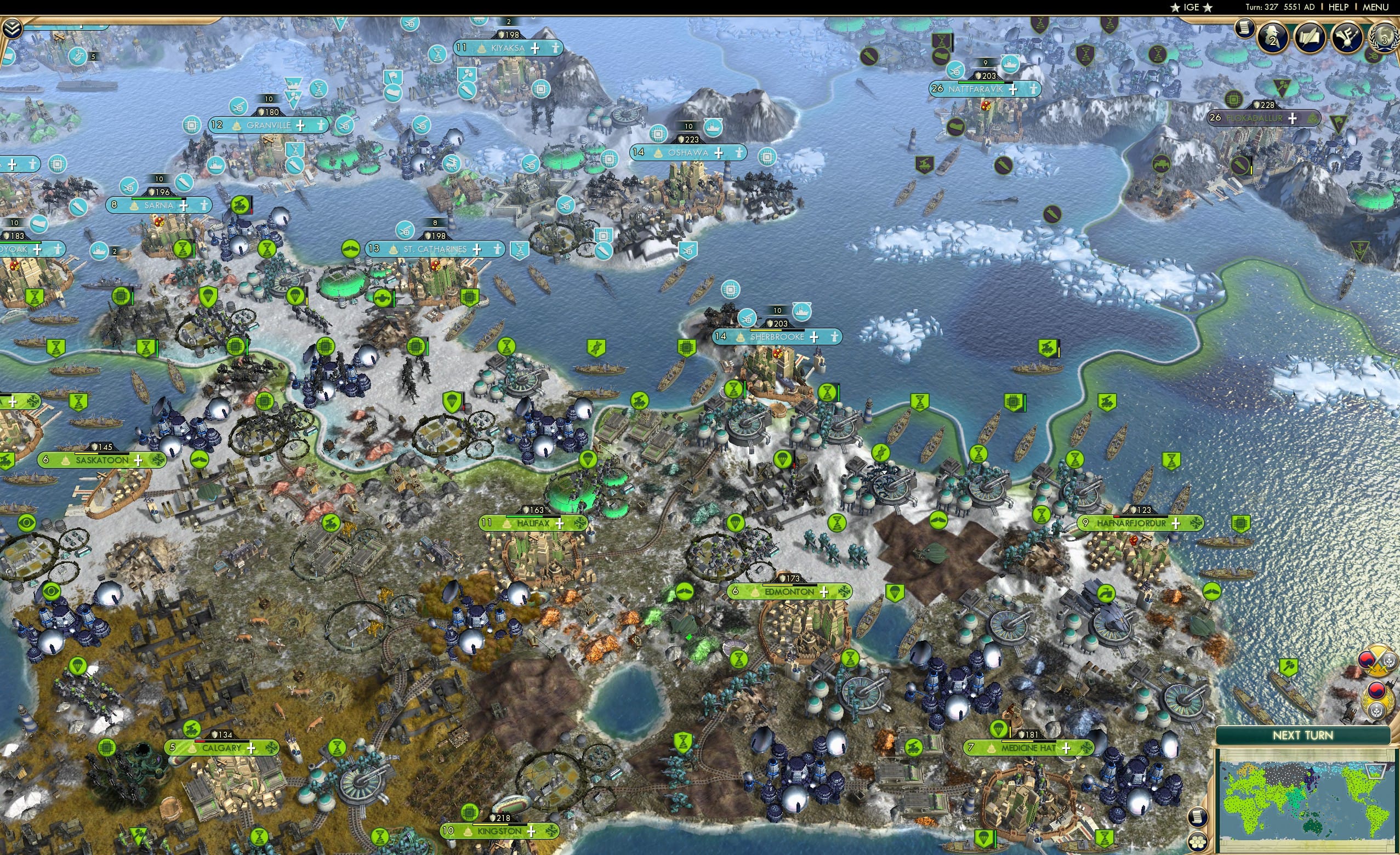Image resolution: width=1400 pixels, height=855 pixels.
Task: Click the warship production icon above Oshawa's banner
Action: 714,127
